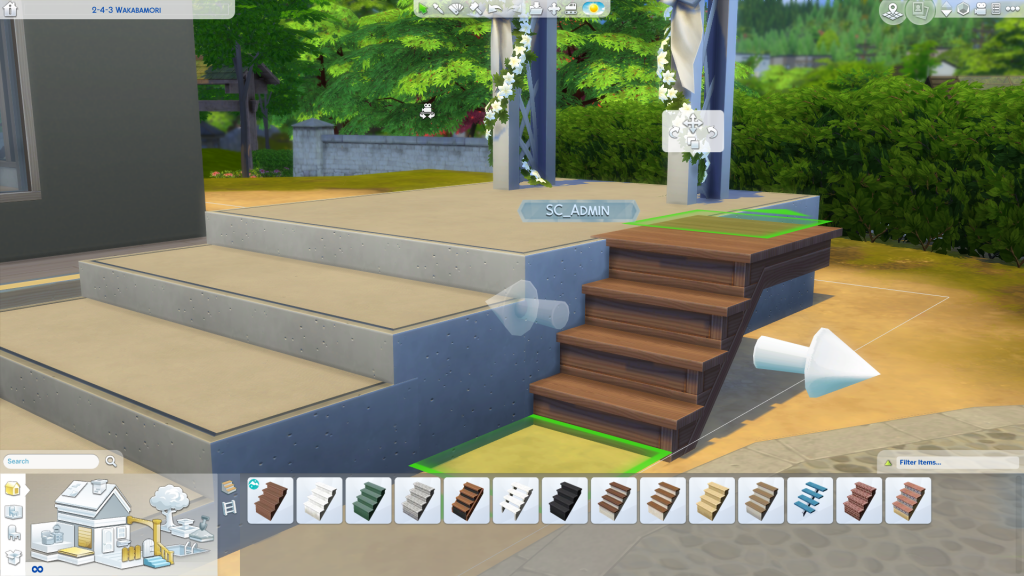Image resolution: width=1024 pixels, height=576 pixels.
Task: Click the move arrows on the stairs widget
Action: [x=692, y=124]
